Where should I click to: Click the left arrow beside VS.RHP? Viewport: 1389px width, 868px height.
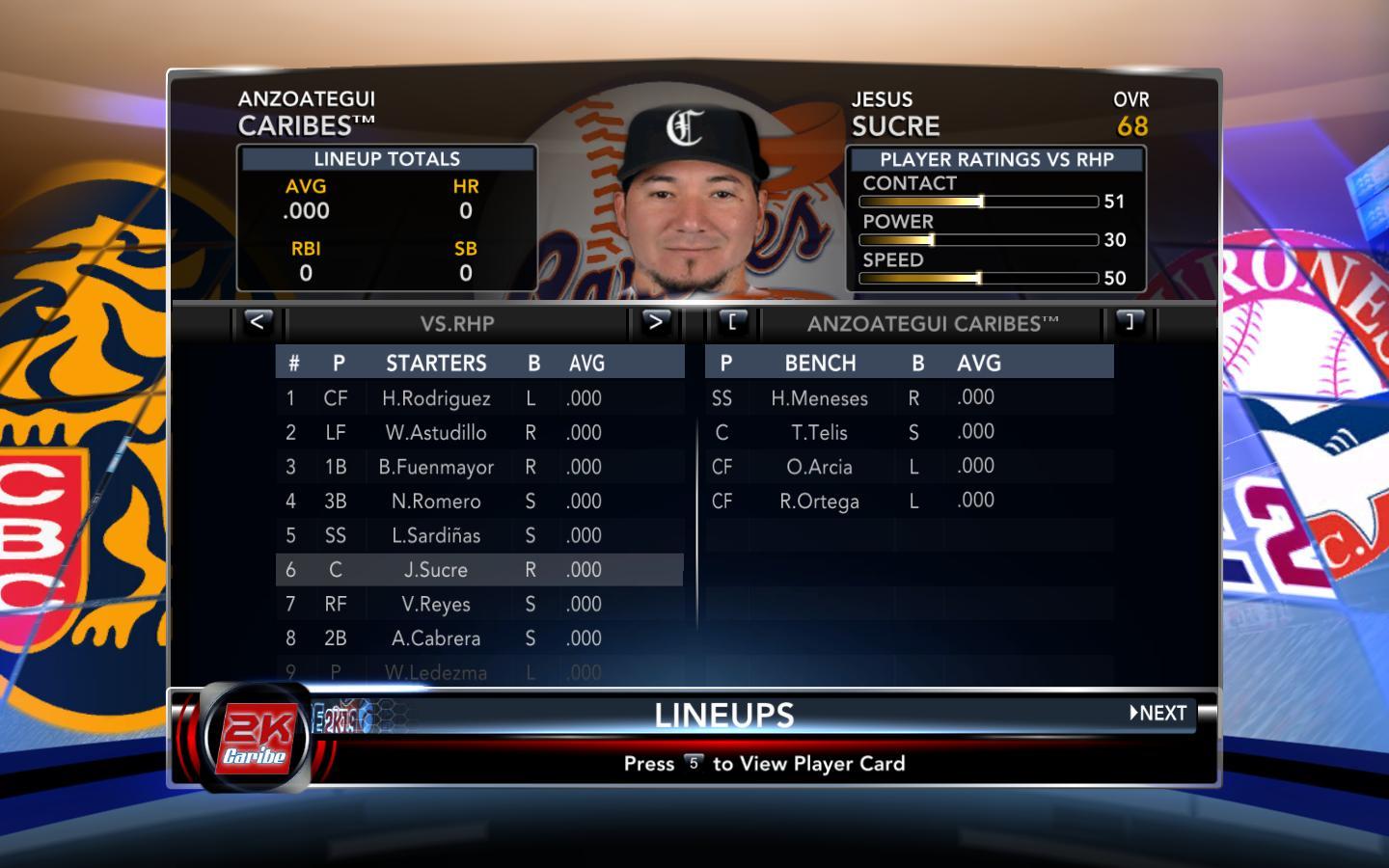(257, 322)
